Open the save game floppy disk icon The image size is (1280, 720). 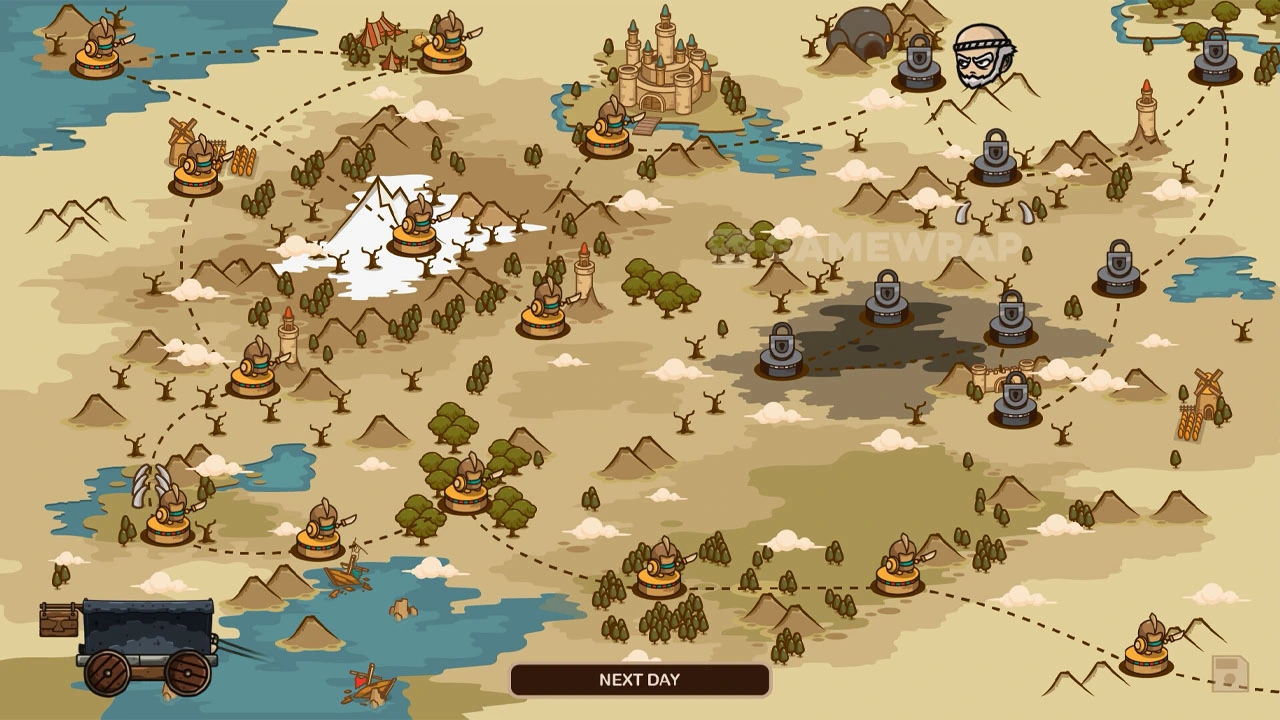point(1230,674)
